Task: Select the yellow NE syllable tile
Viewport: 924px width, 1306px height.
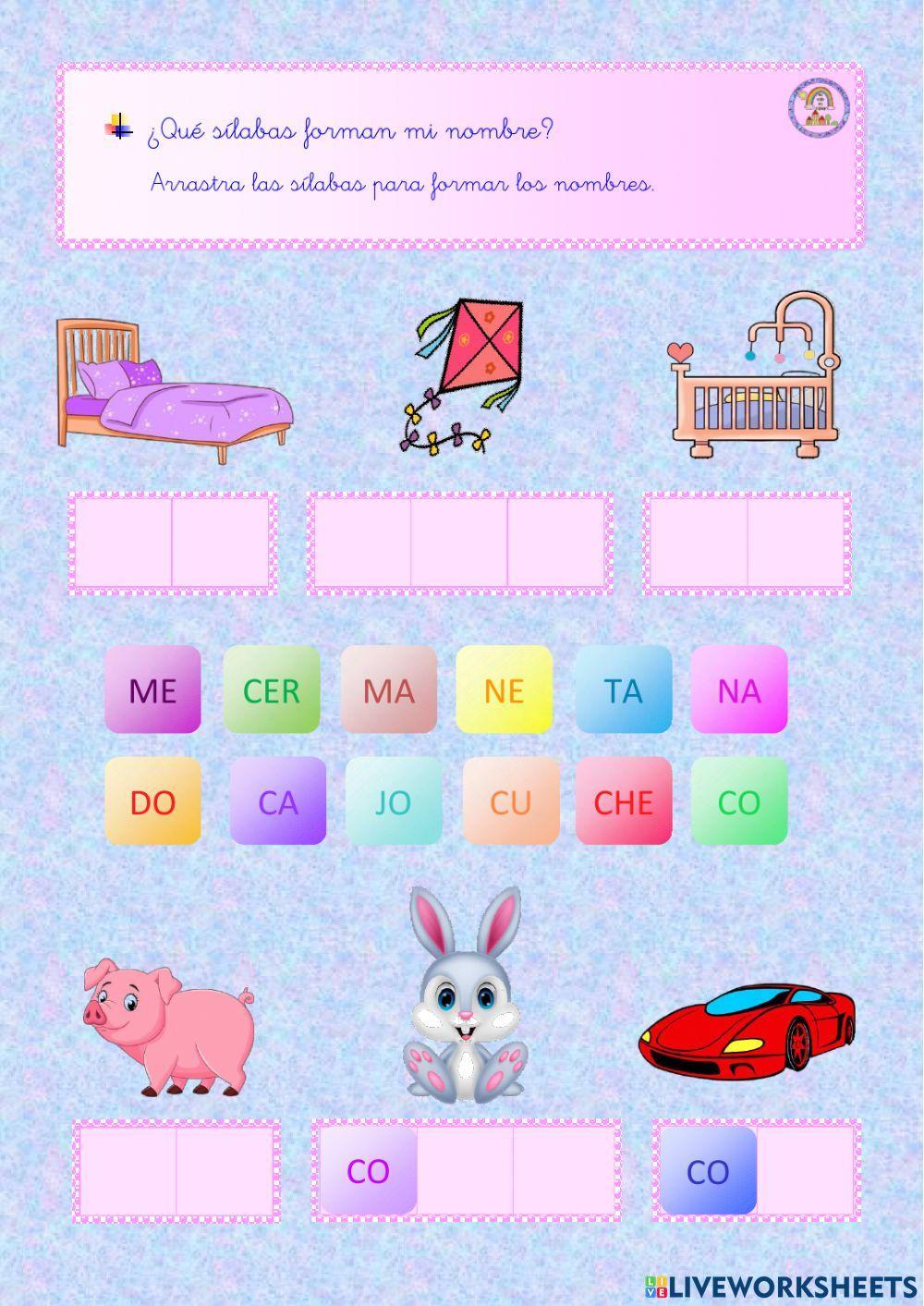Action: pyautogui.click(x=505, y=690)
